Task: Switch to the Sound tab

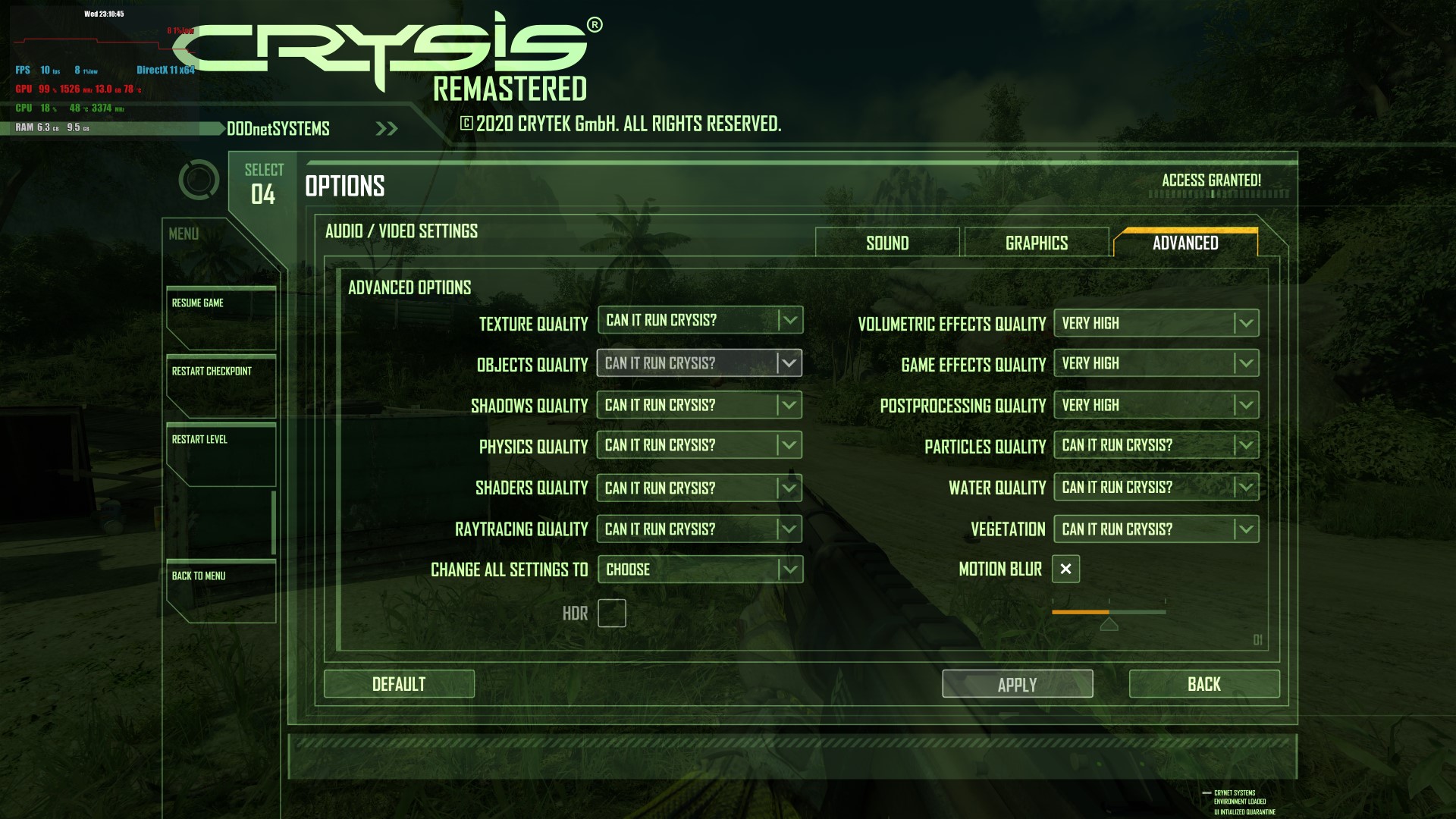Action: [x=887, y=243]
